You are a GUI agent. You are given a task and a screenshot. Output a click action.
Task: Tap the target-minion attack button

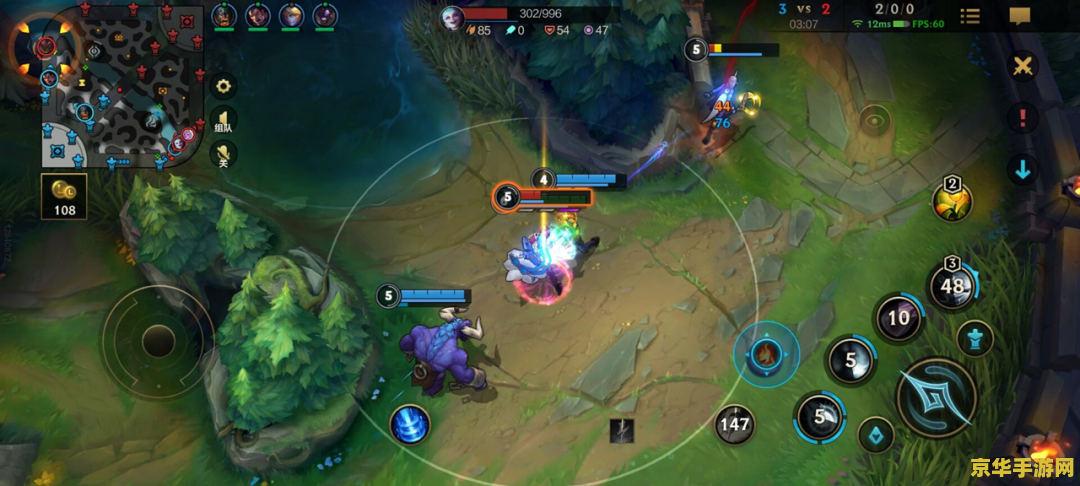click(876, 434)
